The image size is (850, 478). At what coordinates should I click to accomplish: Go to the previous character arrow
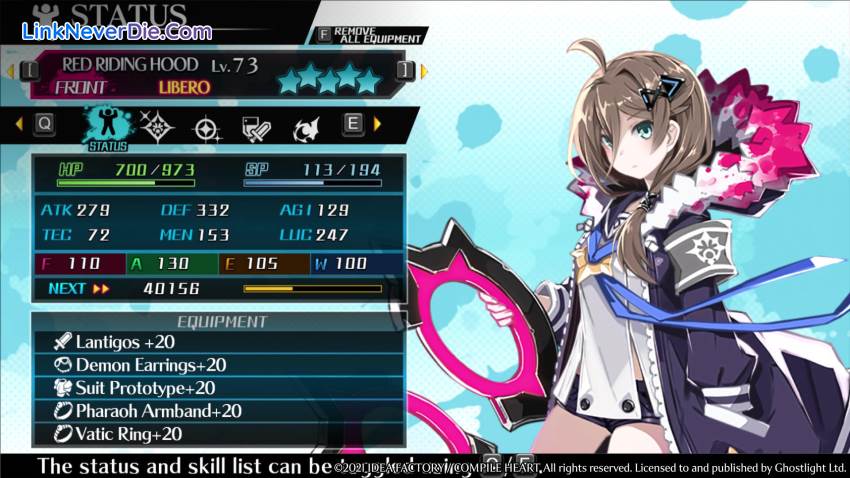tap(10, 70)
